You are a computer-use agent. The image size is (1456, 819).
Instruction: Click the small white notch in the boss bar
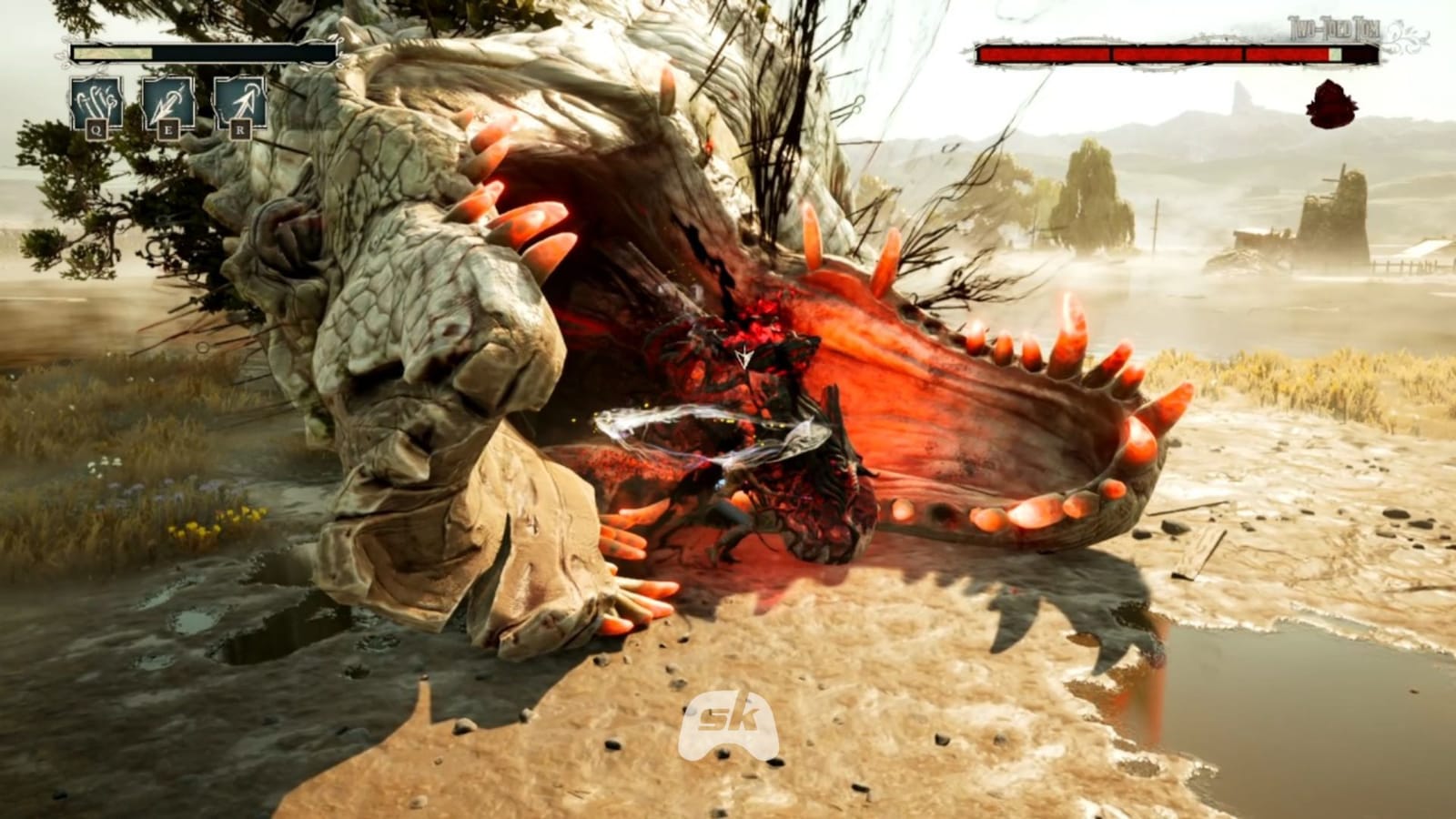[1335, 54]
